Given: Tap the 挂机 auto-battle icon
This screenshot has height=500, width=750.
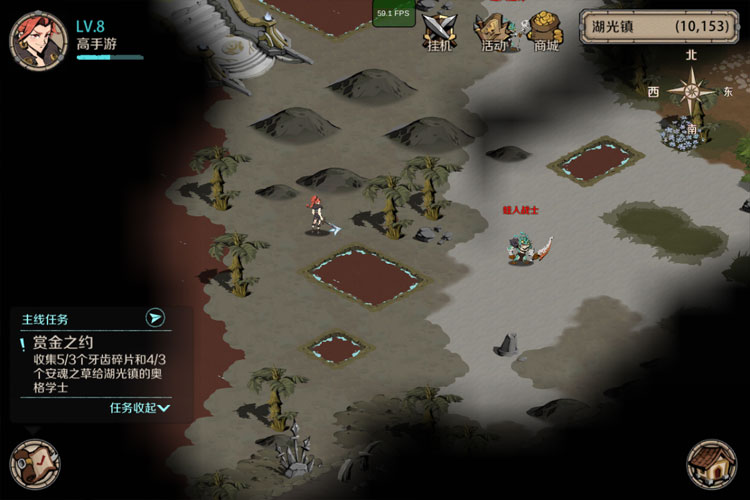Looking at the screenshot, I should pyautogui.click(x=439, y=32).
